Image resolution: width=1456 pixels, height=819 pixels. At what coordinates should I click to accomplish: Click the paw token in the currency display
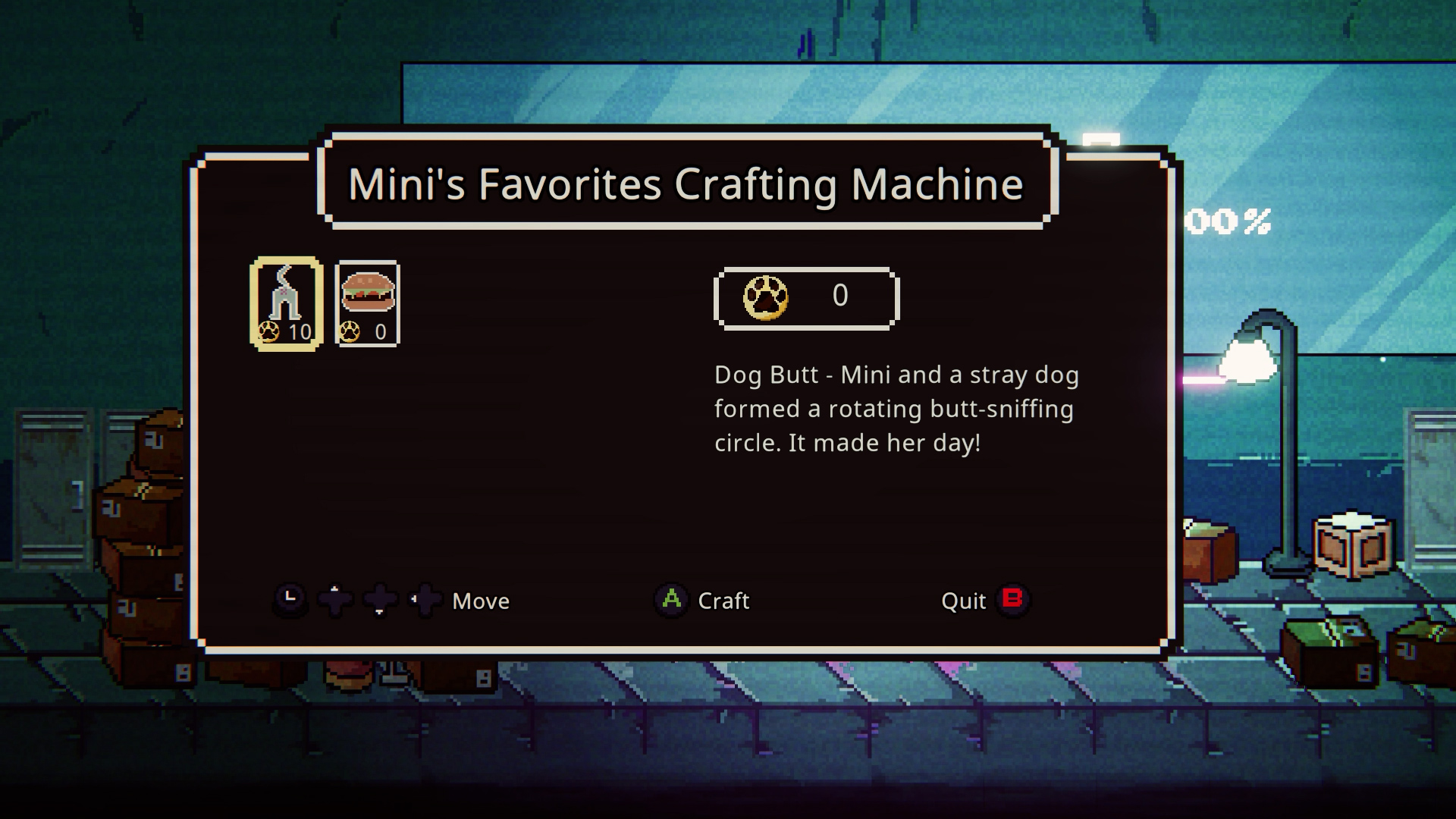[x=767, y=298]
